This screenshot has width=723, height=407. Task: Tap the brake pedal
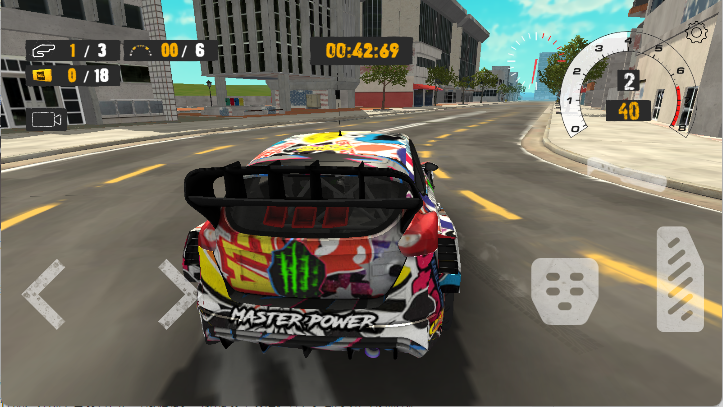[x=564, y=290]
